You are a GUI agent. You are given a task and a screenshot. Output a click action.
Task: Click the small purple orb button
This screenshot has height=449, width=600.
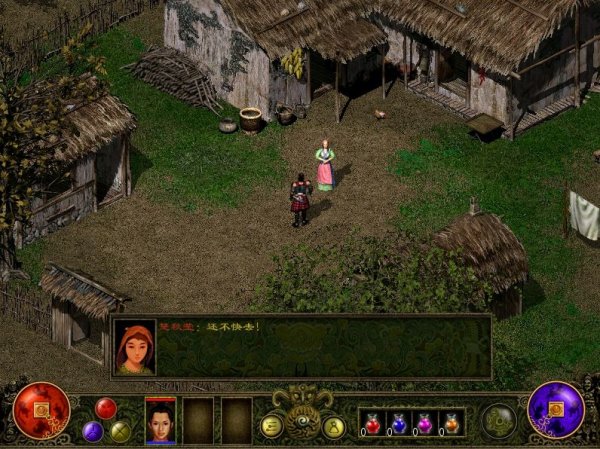(93, 431)
